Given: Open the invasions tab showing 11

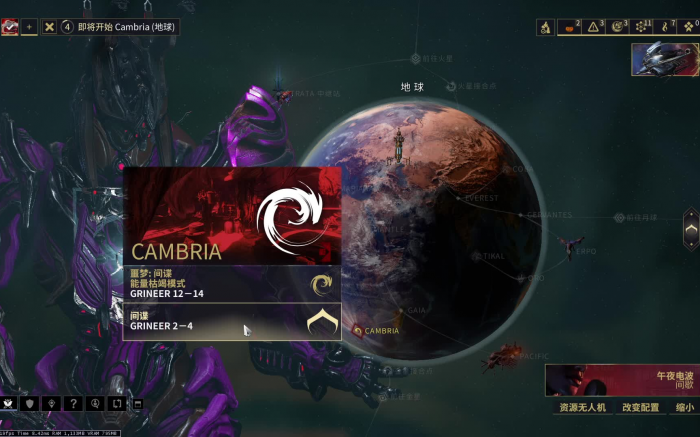Looking at the screenshot, I should pos(643,27).
